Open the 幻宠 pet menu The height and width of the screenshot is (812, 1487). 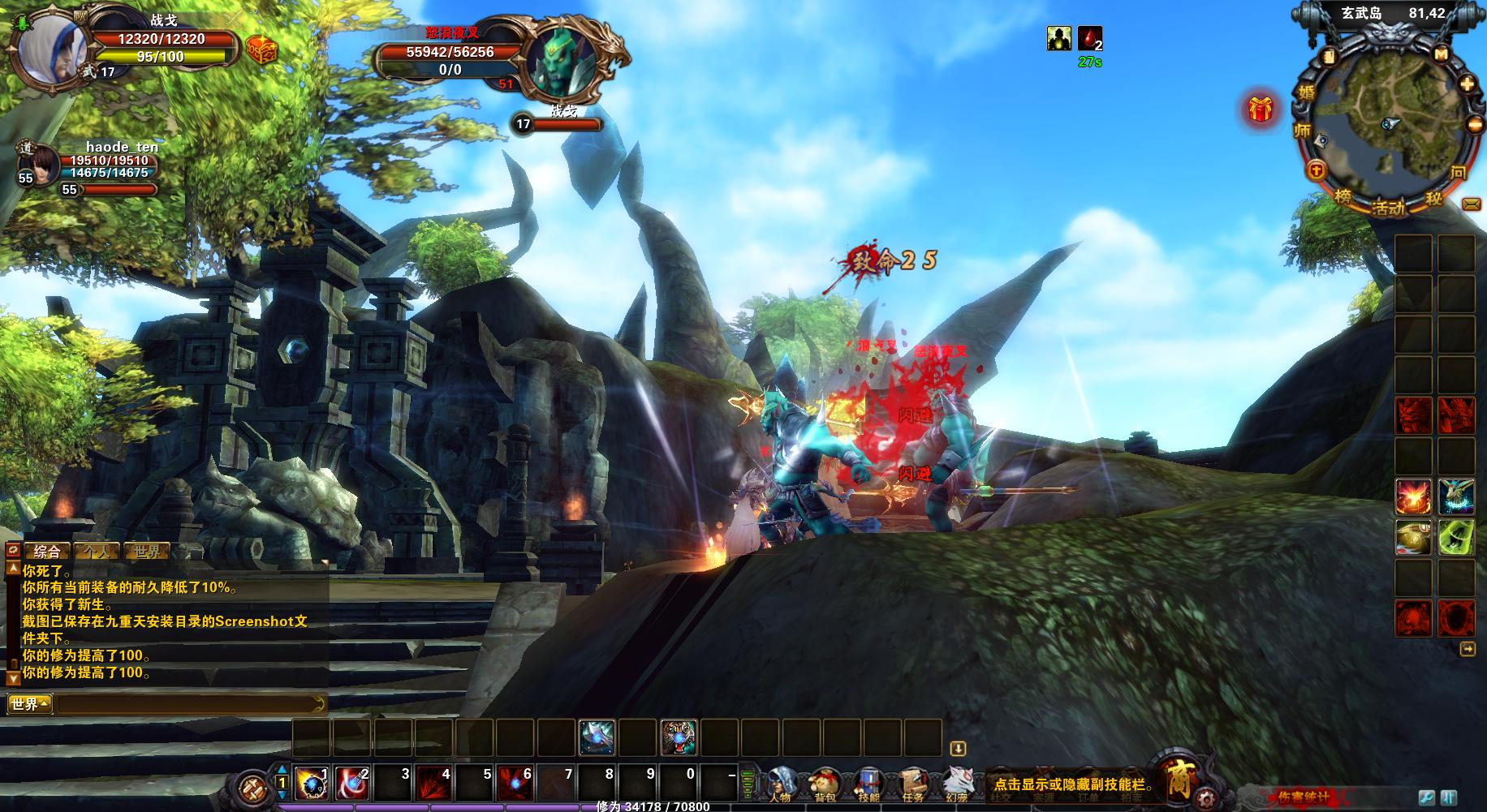pyautogui.click(x=957, y=784)
